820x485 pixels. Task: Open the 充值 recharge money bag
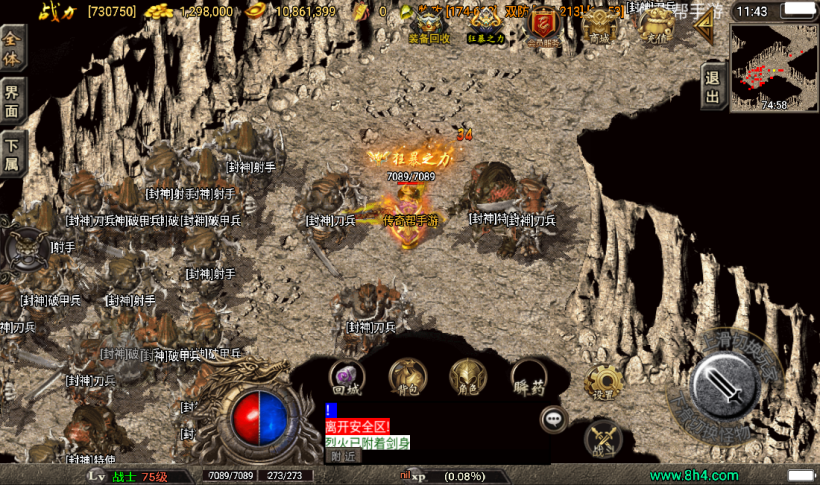point(655,24)
